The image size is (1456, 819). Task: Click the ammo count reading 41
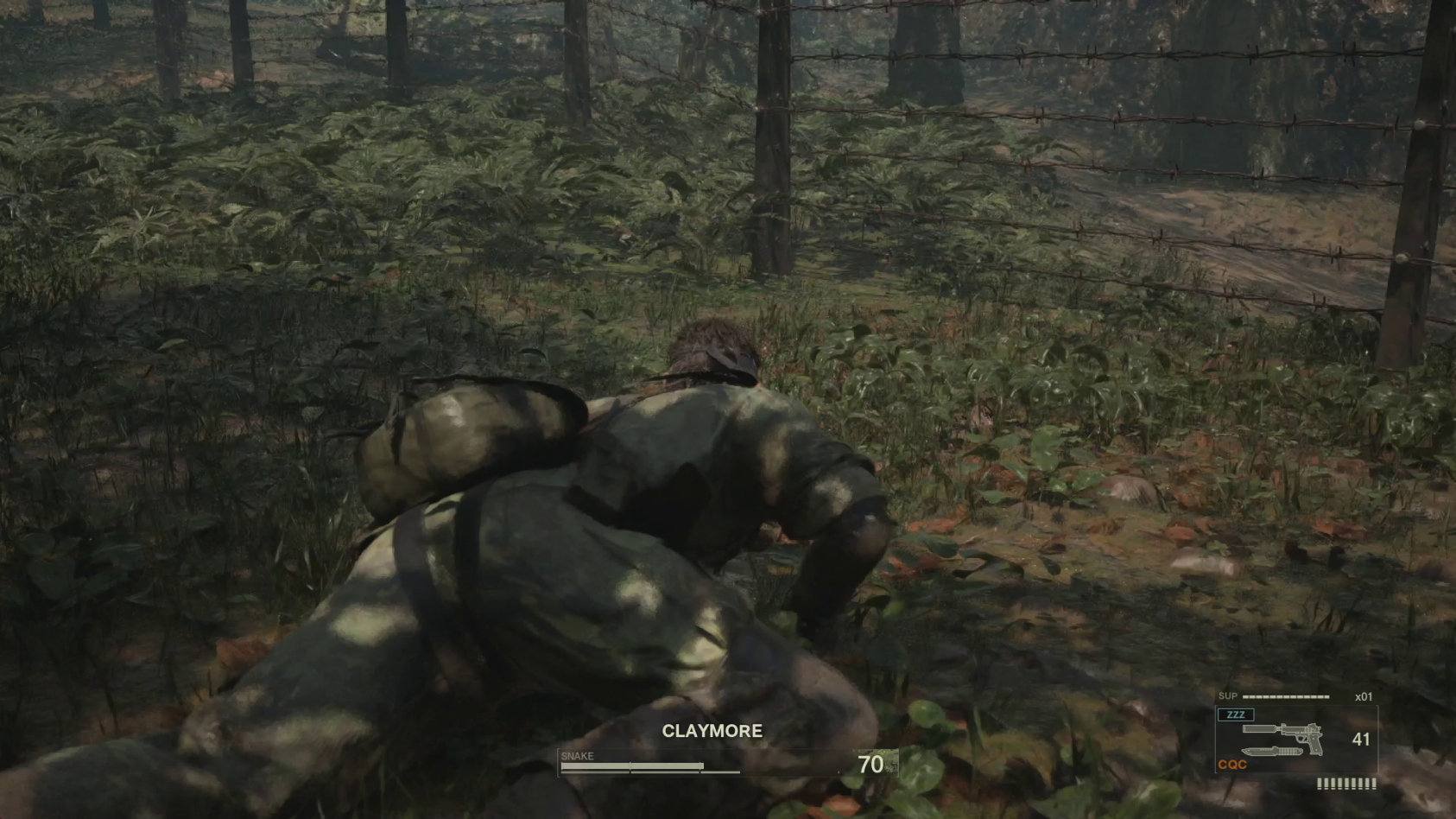coord(1362,740)
